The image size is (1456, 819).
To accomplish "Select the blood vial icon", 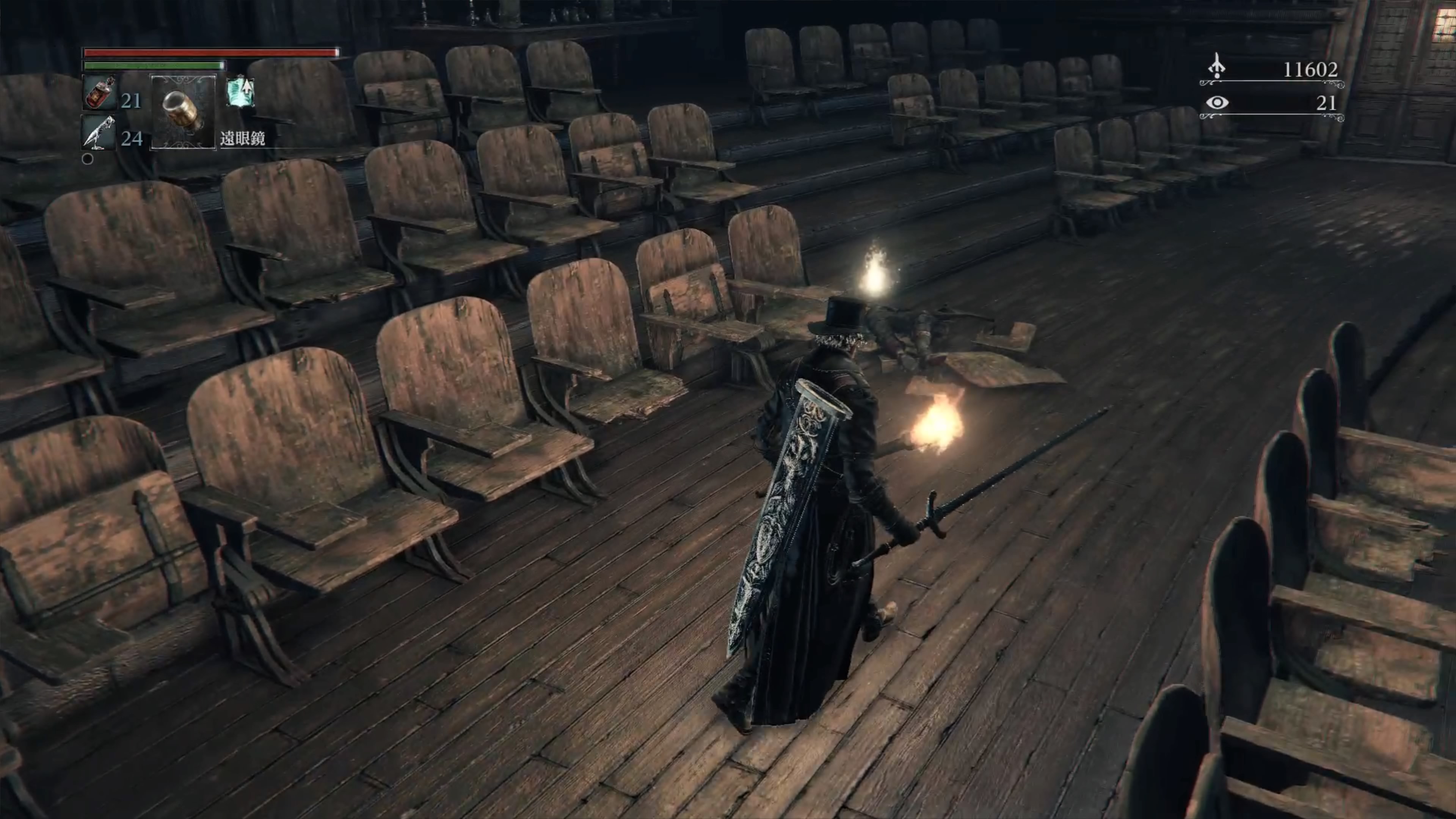I will click(x=99, y=93).
